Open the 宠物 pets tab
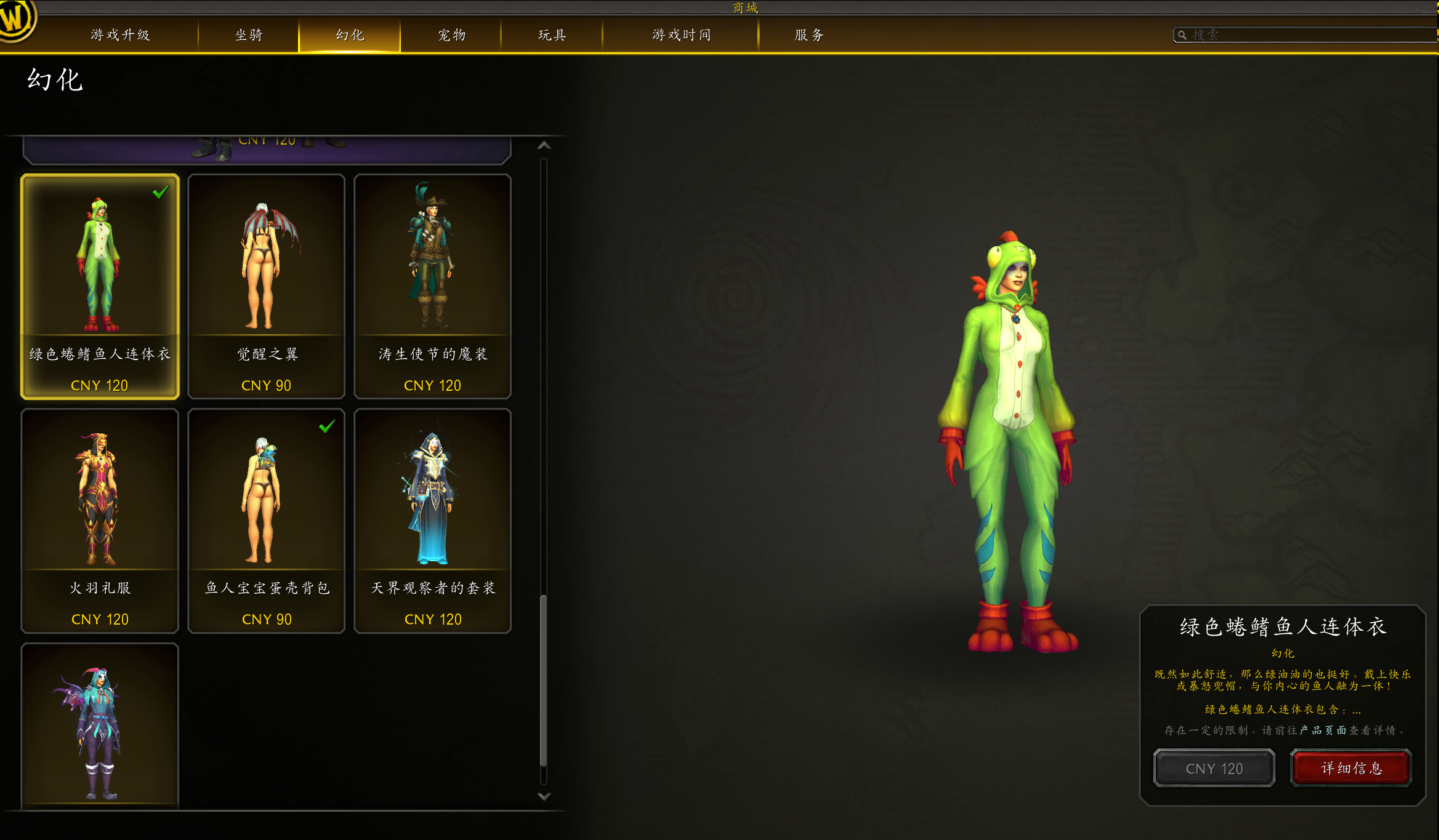 [451, 35]
